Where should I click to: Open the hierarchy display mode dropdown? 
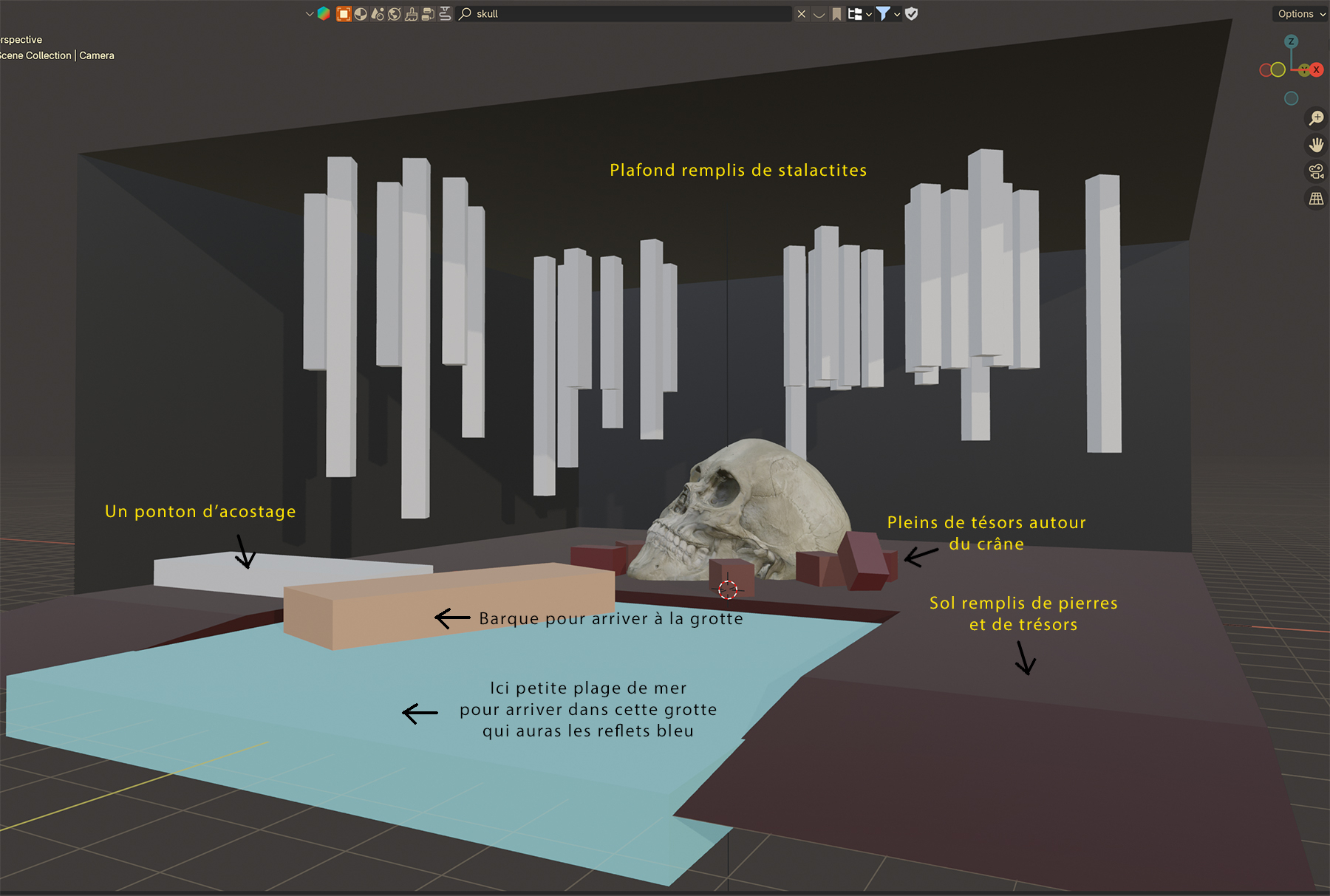click(859, 14)
